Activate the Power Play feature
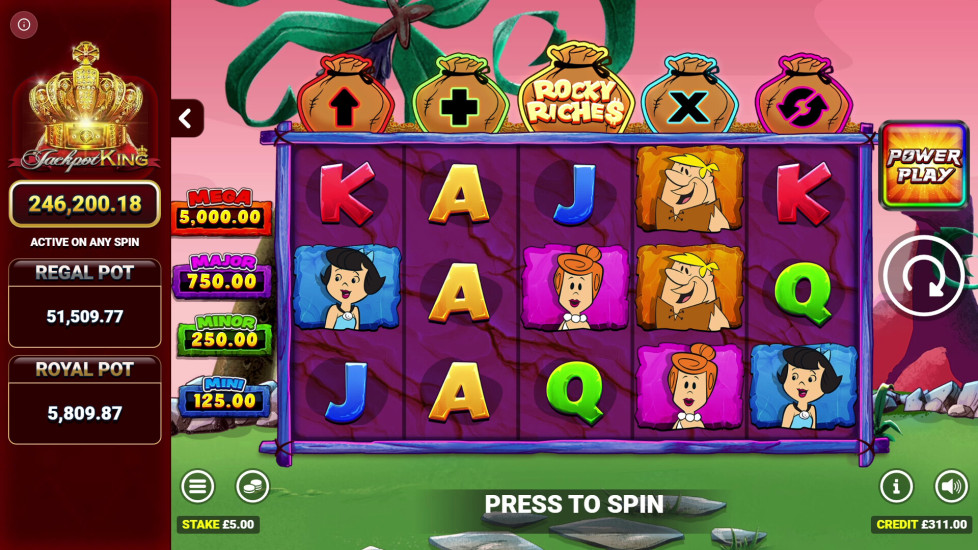This screenshot has height=550, width=978. pyautogui.click(x=921, y=165)
